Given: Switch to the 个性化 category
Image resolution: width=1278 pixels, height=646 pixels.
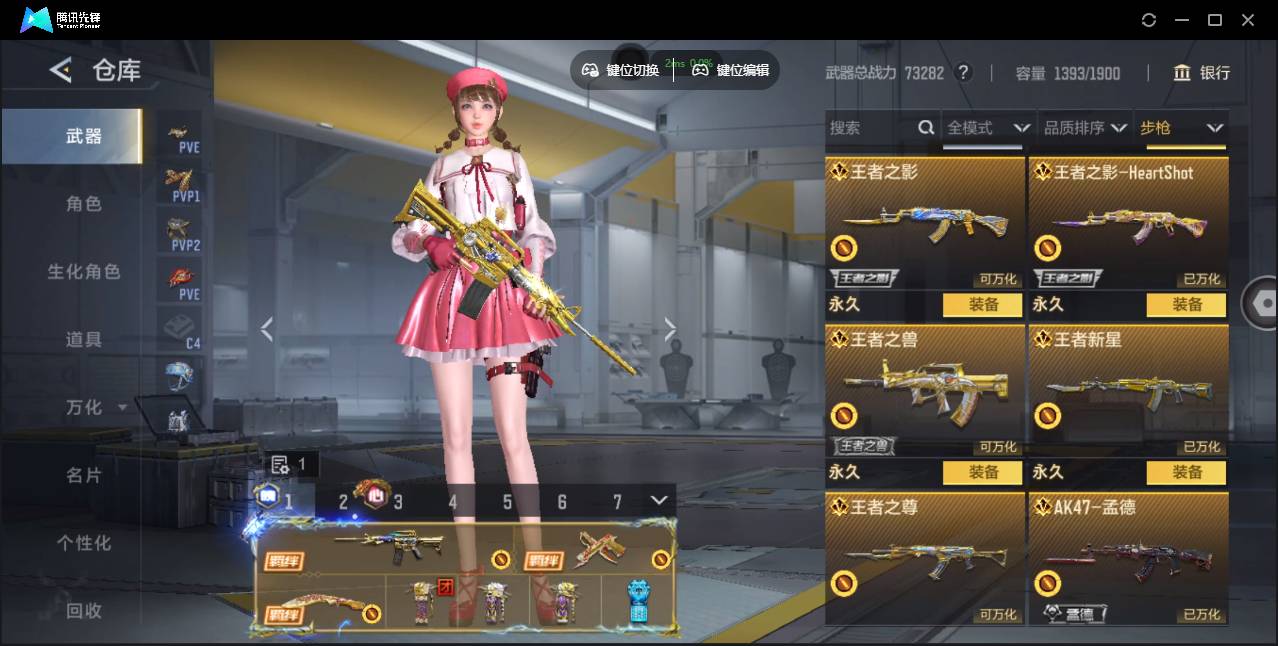Looking at the screenshot, I should [x=84, y=543].
